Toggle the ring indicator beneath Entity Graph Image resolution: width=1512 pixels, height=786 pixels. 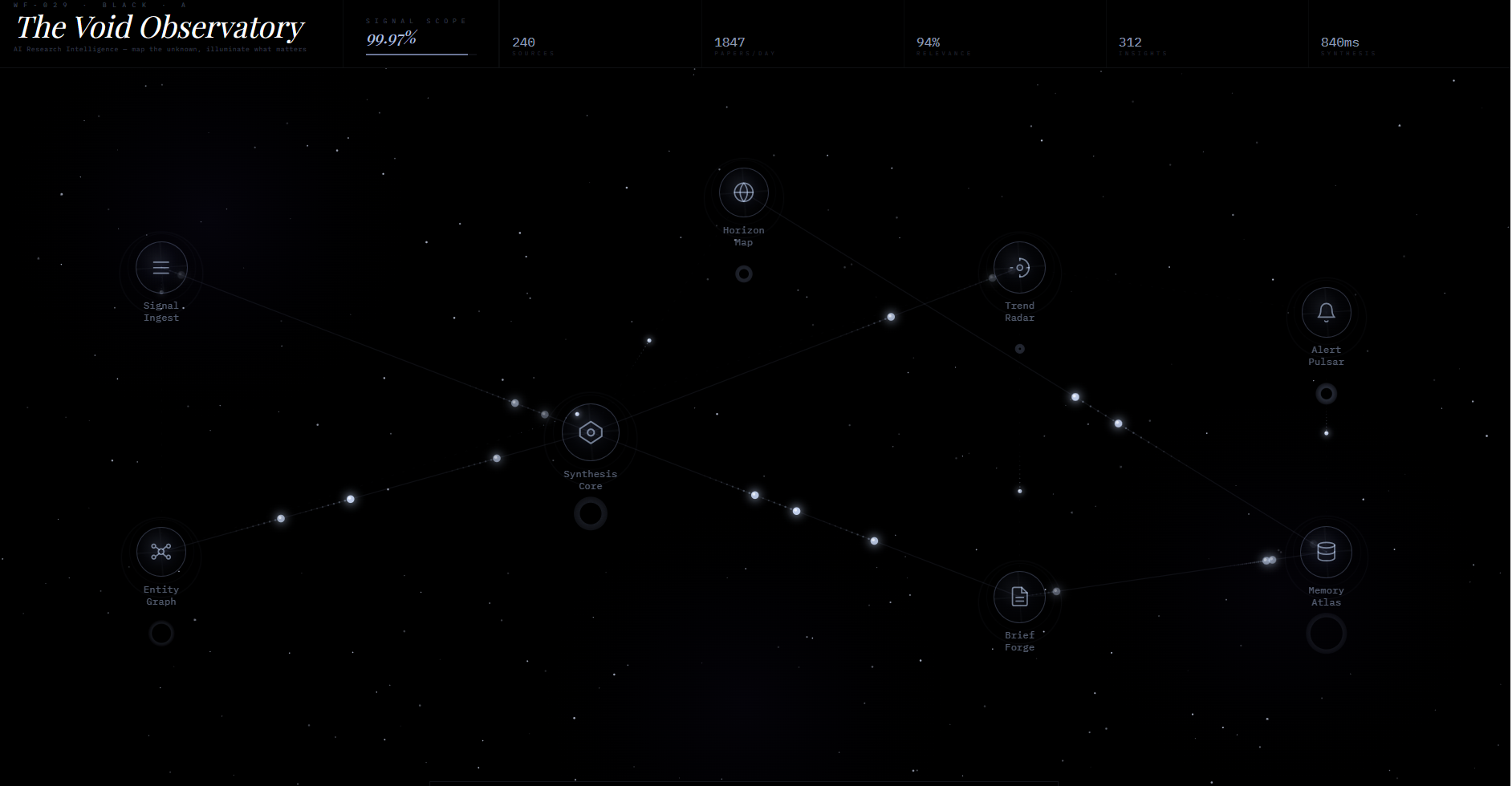161,634
